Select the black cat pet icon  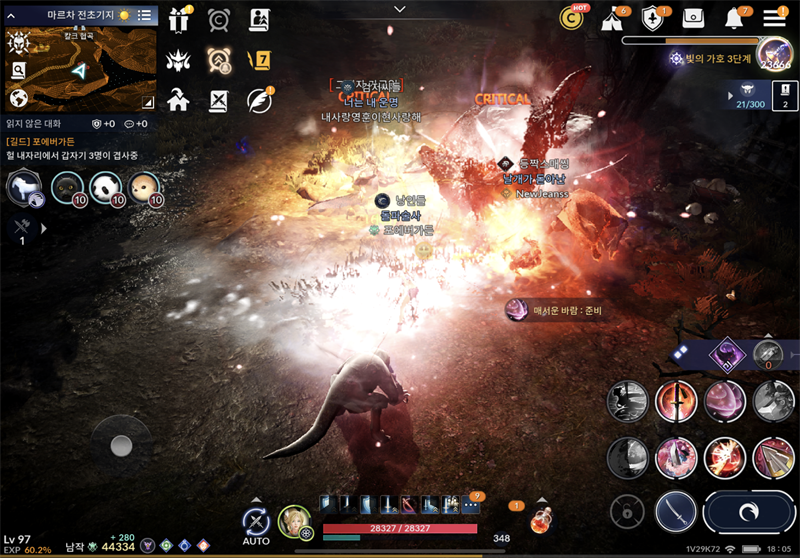coord(67,187)
